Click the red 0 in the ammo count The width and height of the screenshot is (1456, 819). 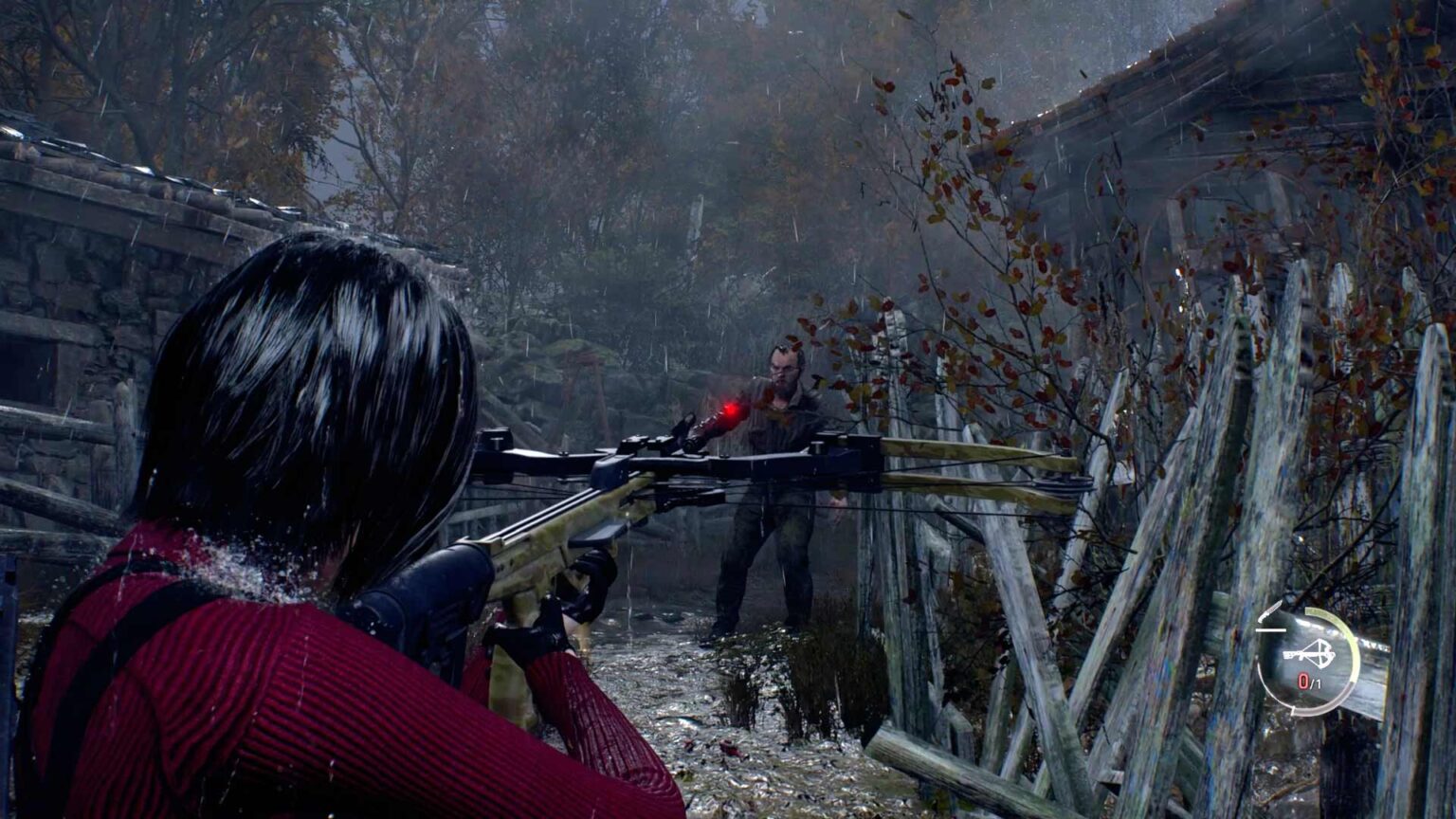[1302, 681]
